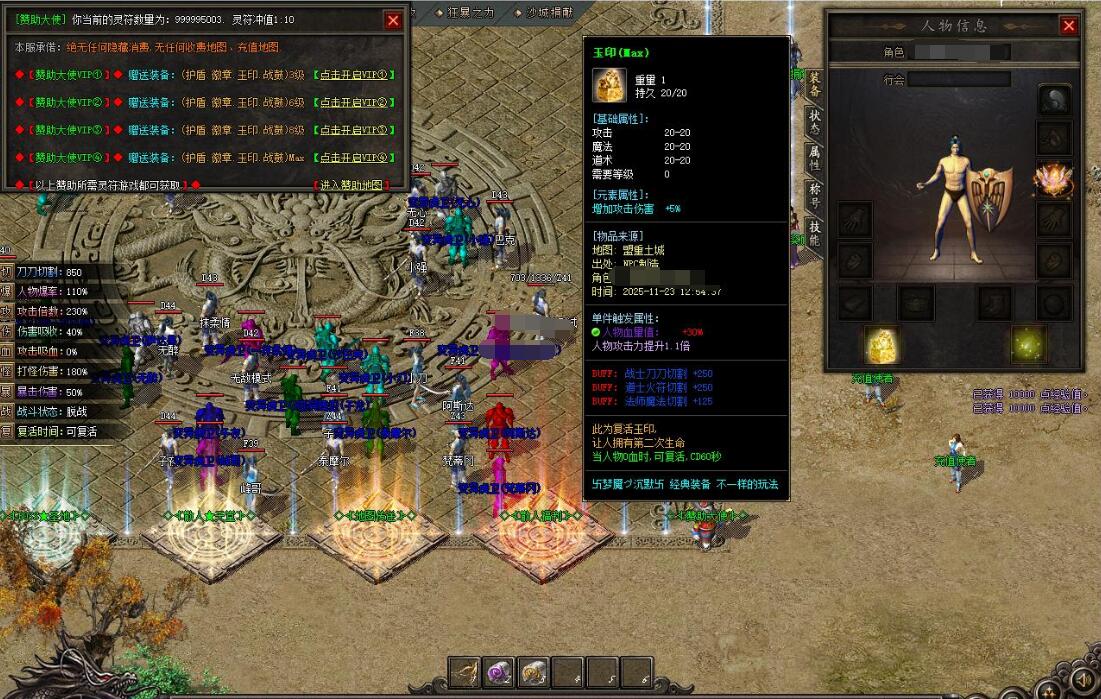The height and width of the screenshot is (699, 1101).
Task: Use the white scroll item in hotbar
Action: tap(534, 672)
